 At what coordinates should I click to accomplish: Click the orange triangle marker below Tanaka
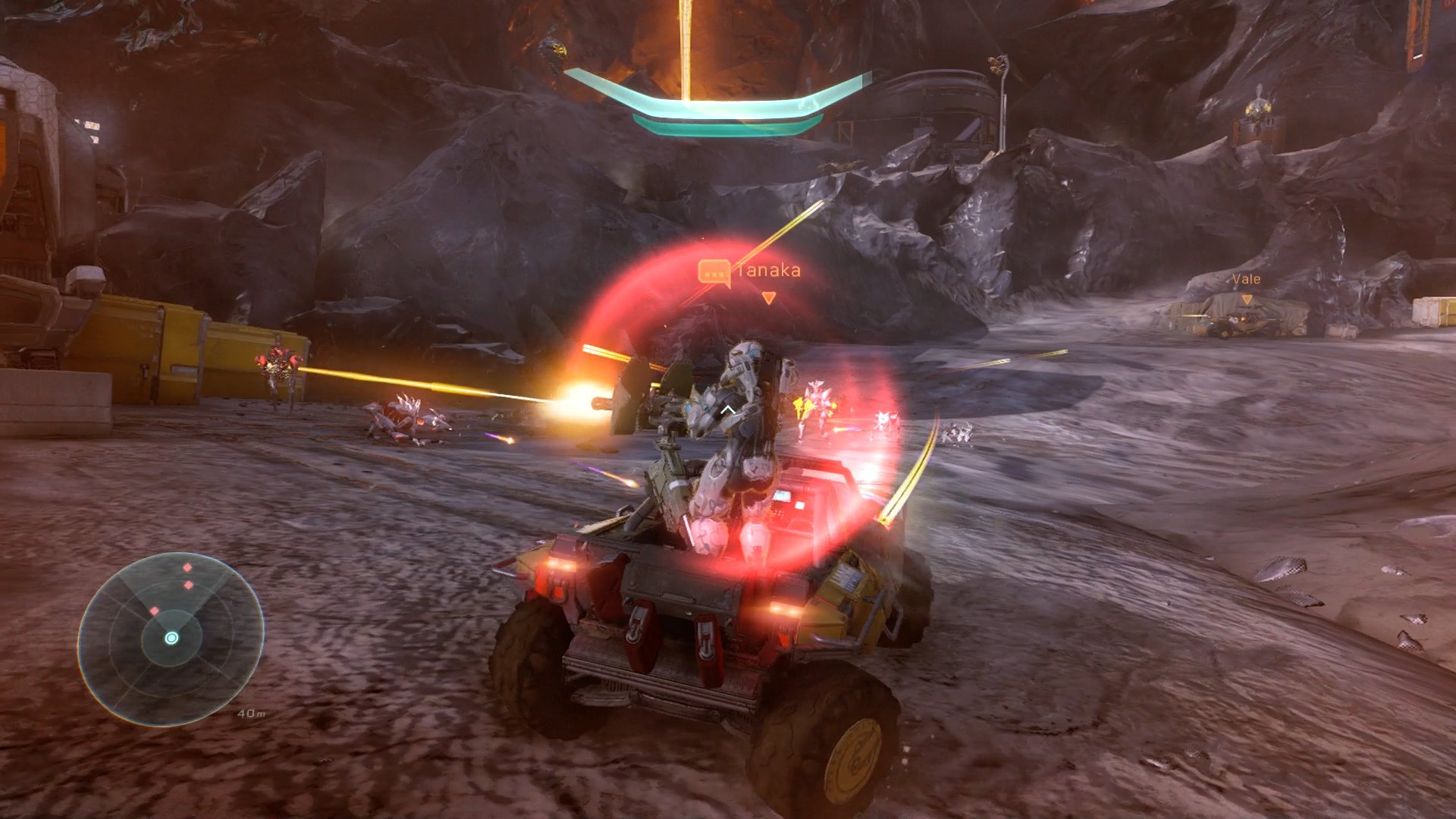[x=768, y=298]
